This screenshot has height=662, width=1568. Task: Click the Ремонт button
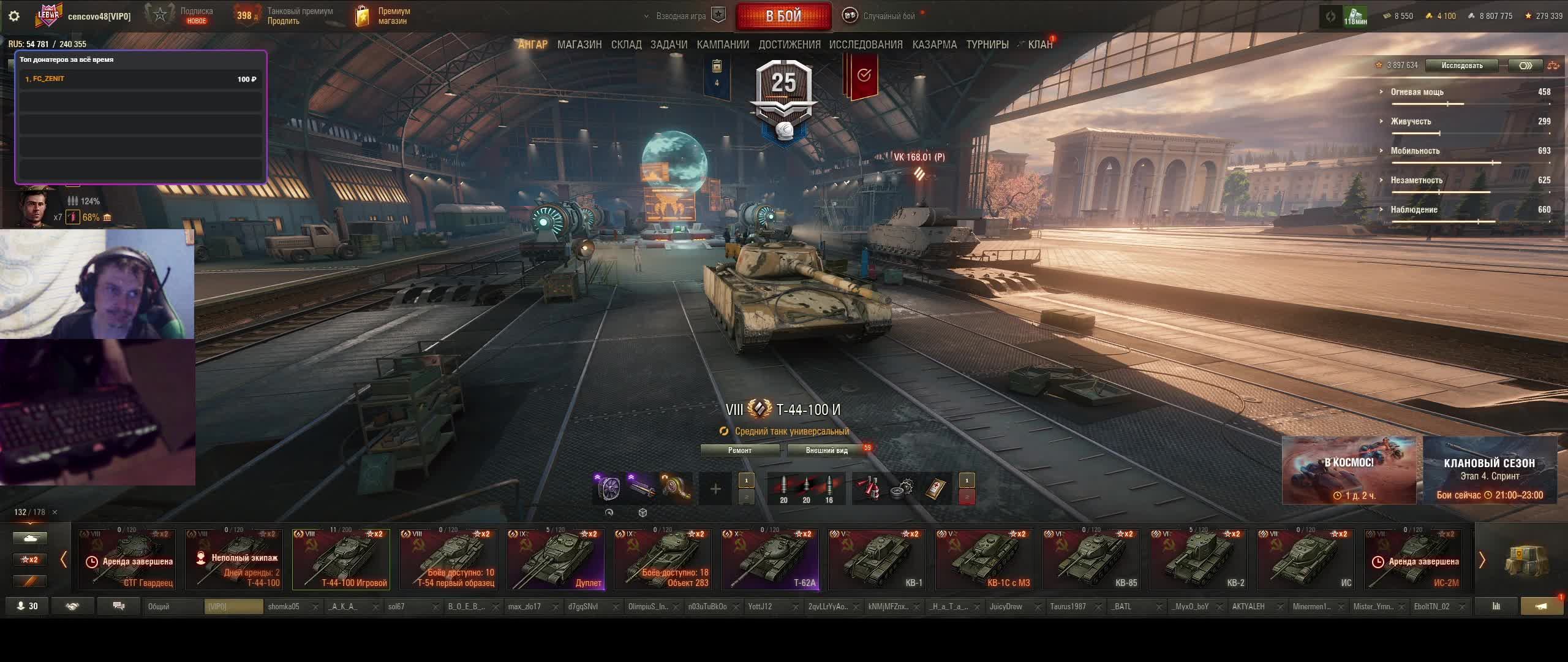coord(740,451)
